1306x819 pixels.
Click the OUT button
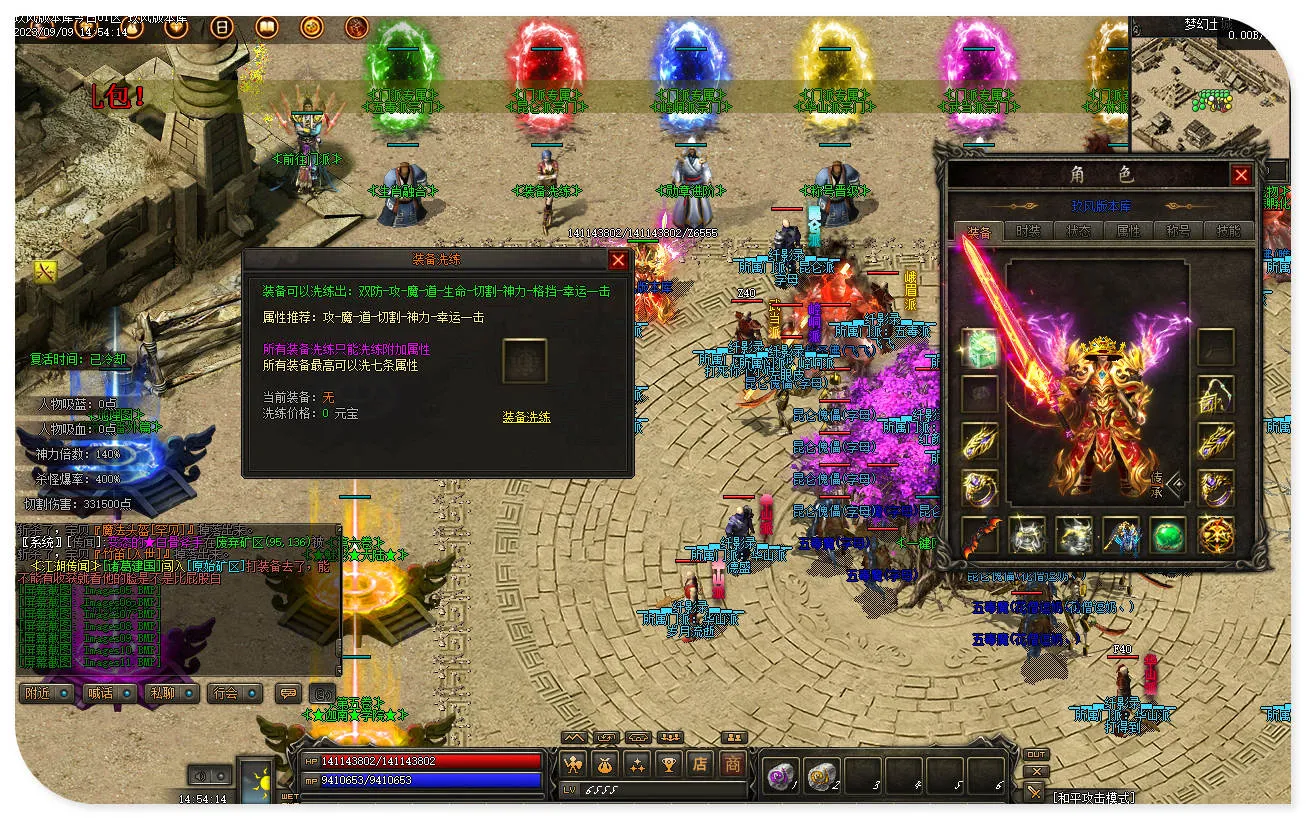[1036, 755]
